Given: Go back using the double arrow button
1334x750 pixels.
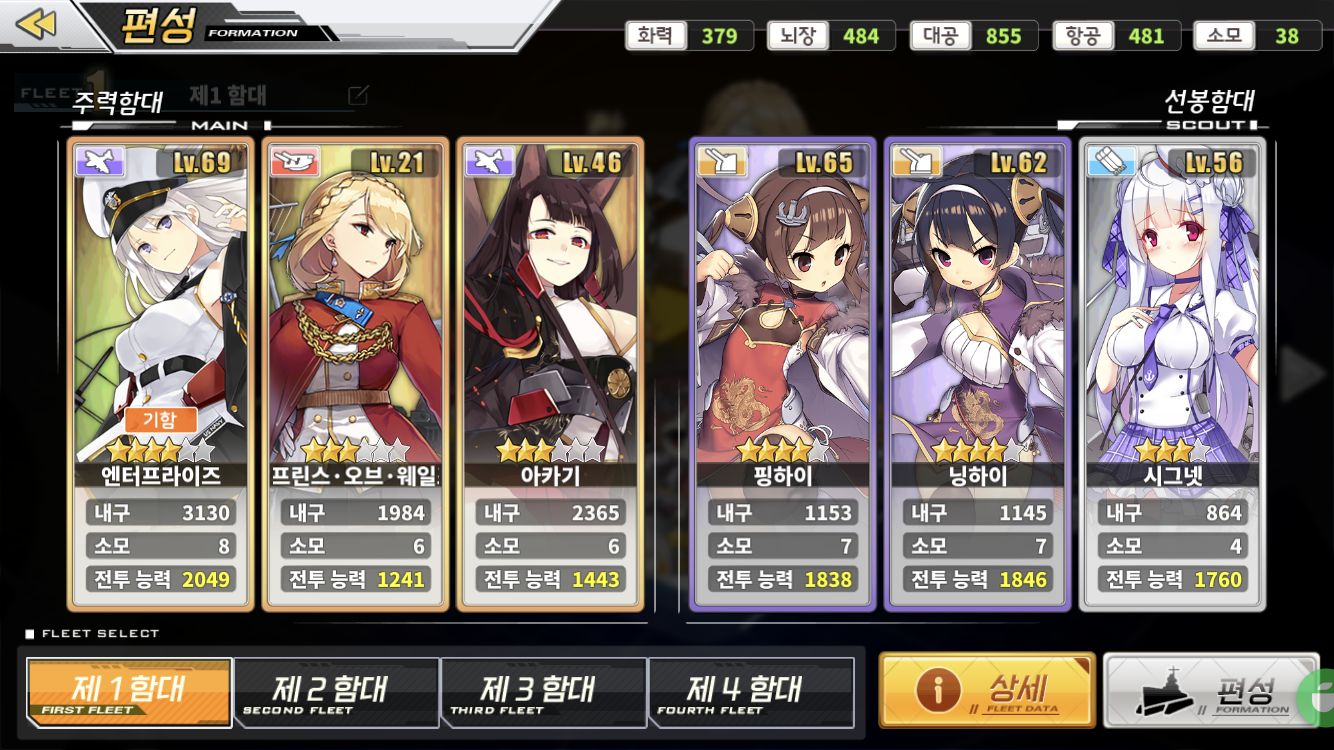Looking at the screenshot, I should pos(36,24).
